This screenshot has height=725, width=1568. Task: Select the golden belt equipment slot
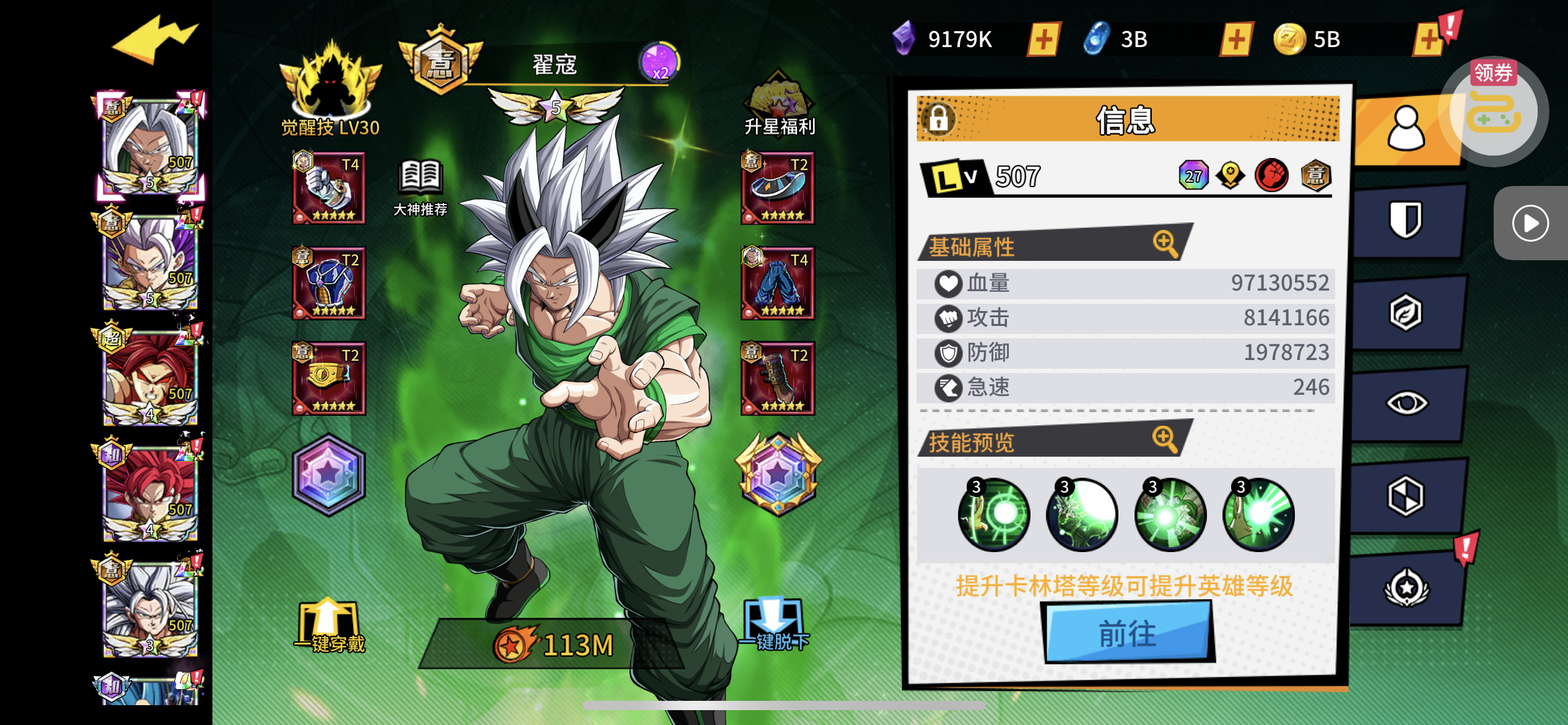(x=329, y=378)
